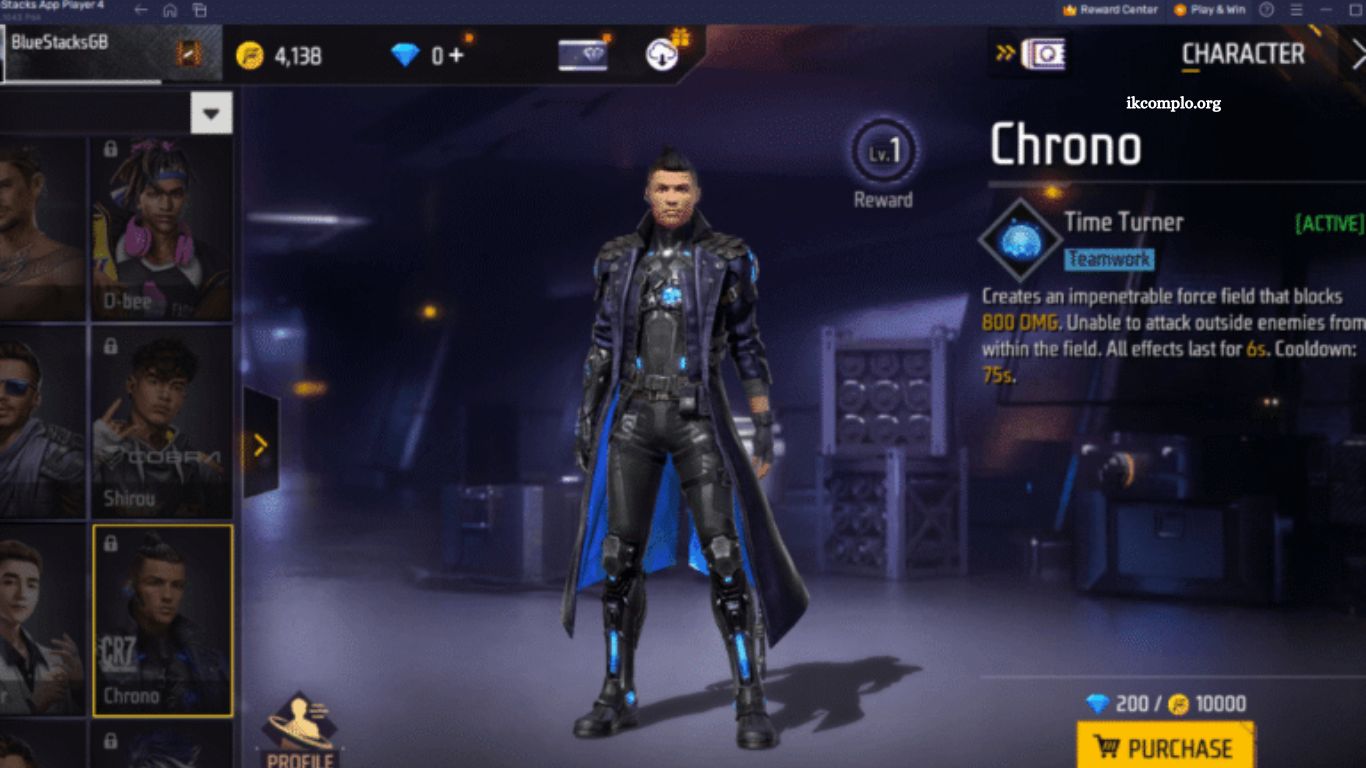Screen dimensions: 1366x768
Task: Add diamonds with the plus sign
Action: [x=456, y=54]
